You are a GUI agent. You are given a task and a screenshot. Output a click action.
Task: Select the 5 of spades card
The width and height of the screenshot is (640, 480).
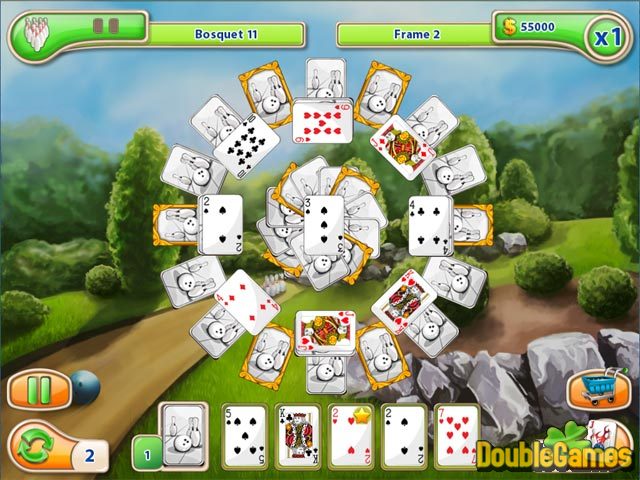244,436
